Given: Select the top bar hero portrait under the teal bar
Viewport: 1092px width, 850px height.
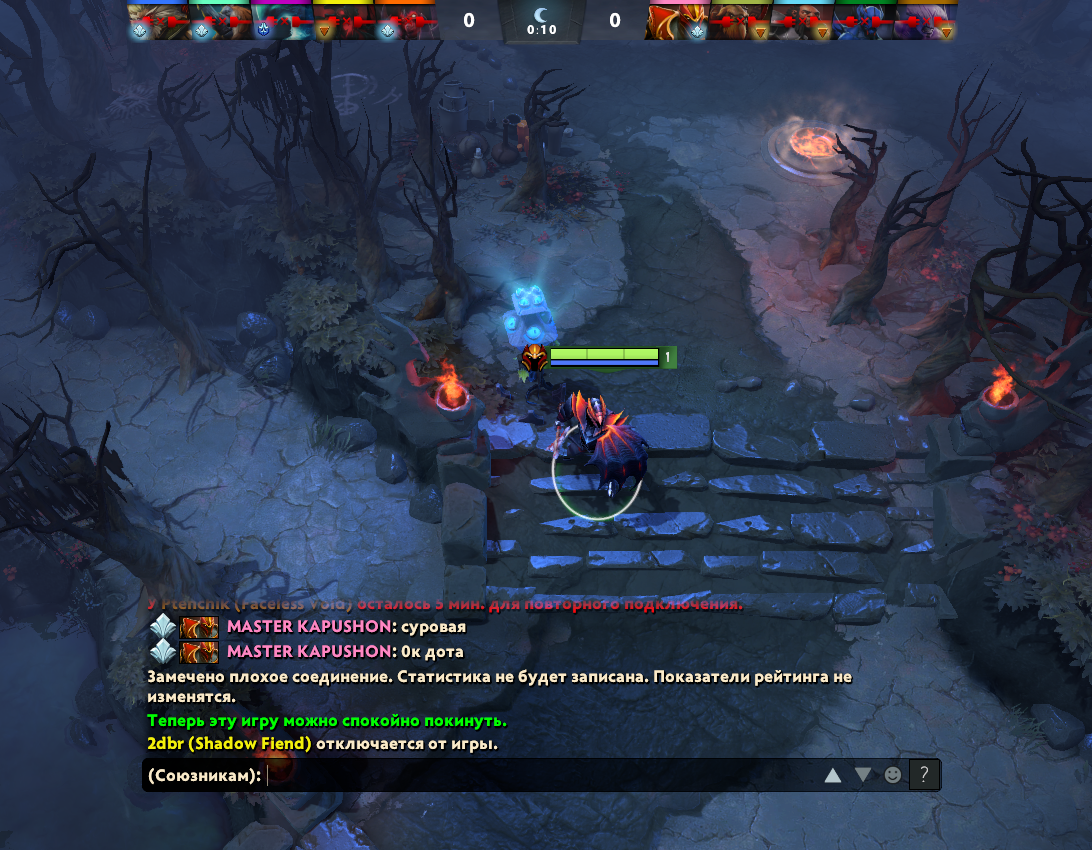Looking at the screenshot, I should point(220,20).
